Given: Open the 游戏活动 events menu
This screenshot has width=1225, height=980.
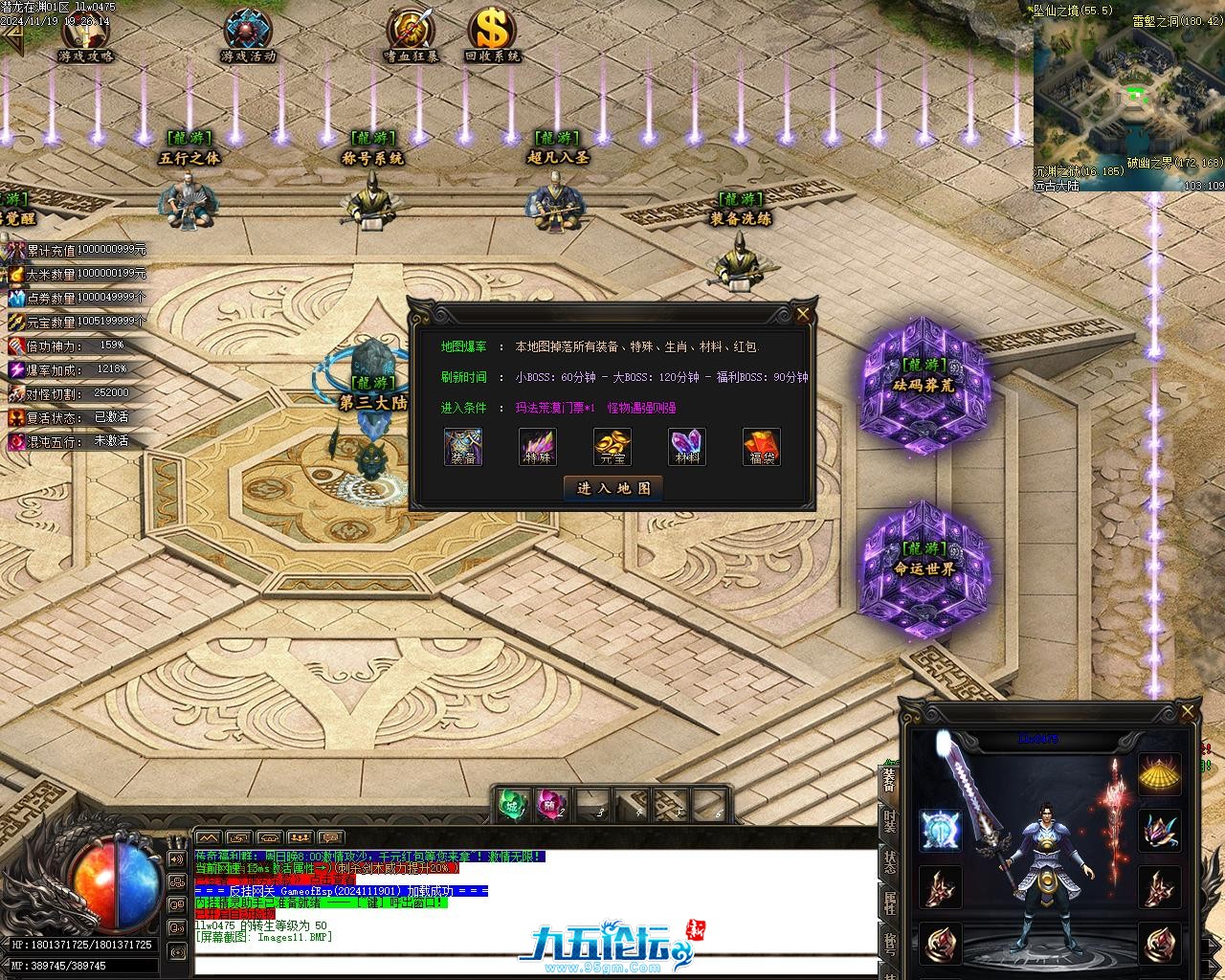Looking at the screenshot, I should 248,34.
